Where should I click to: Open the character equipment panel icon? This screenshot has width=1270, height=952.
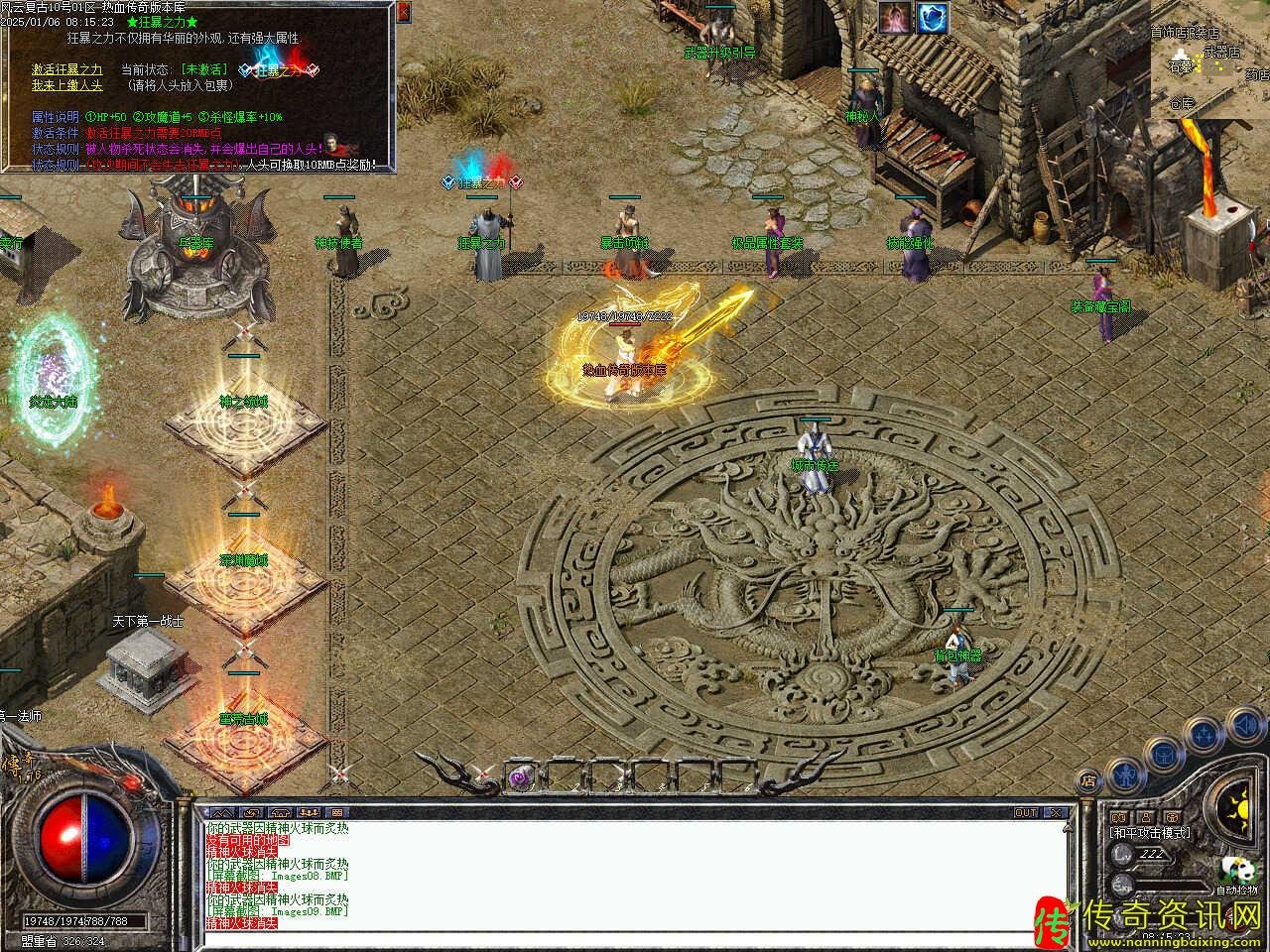[x=1123, y=772]
